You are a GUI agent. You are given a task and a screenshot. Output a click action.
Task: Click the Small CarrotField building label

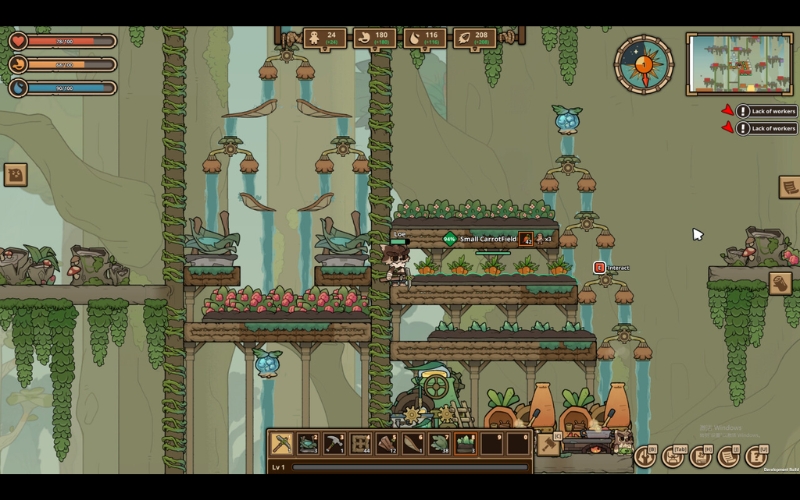click(487, 239)
